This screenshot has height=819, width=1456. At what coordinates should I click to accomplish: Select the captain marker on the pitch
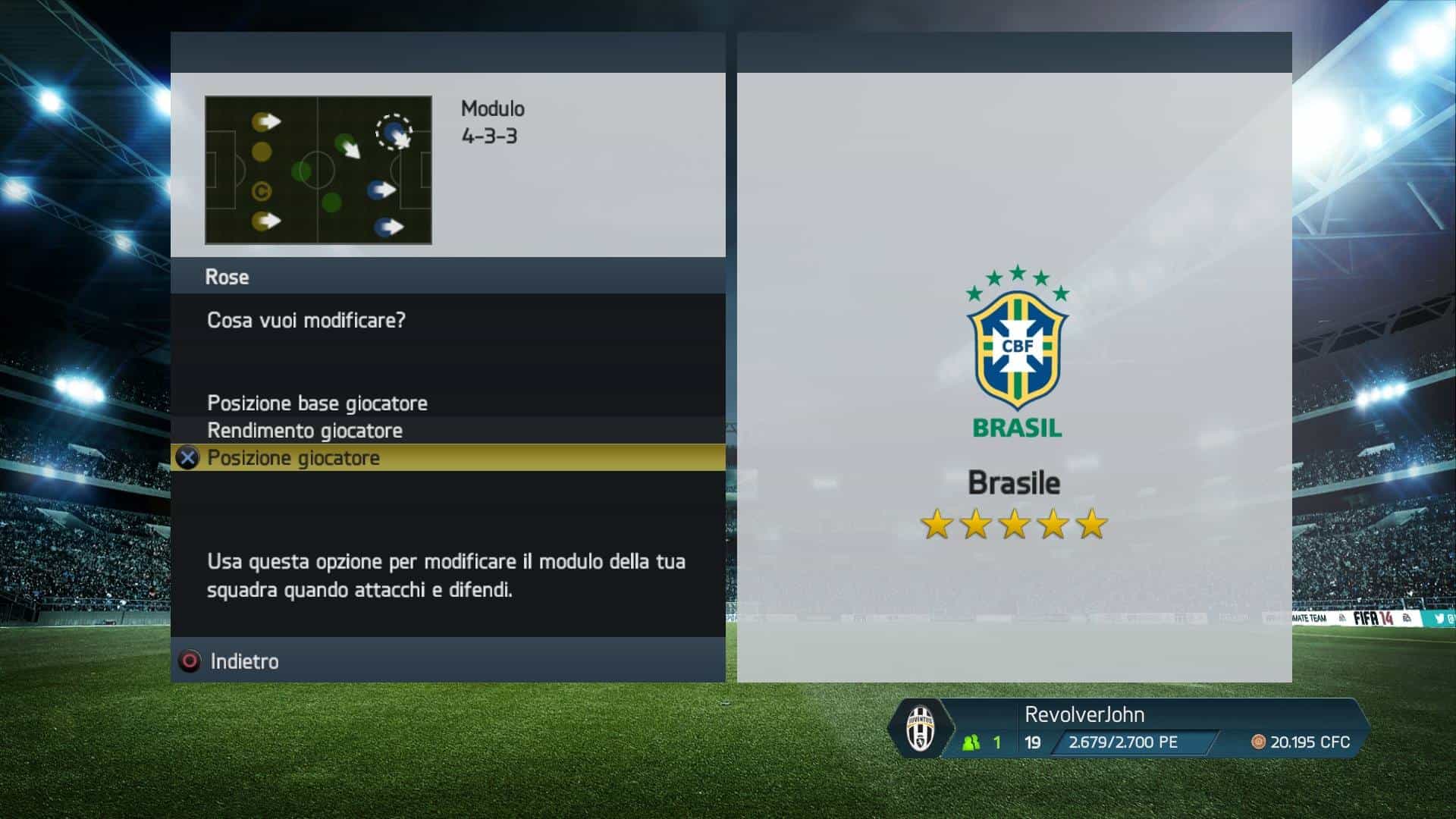(x=262, y=191)
